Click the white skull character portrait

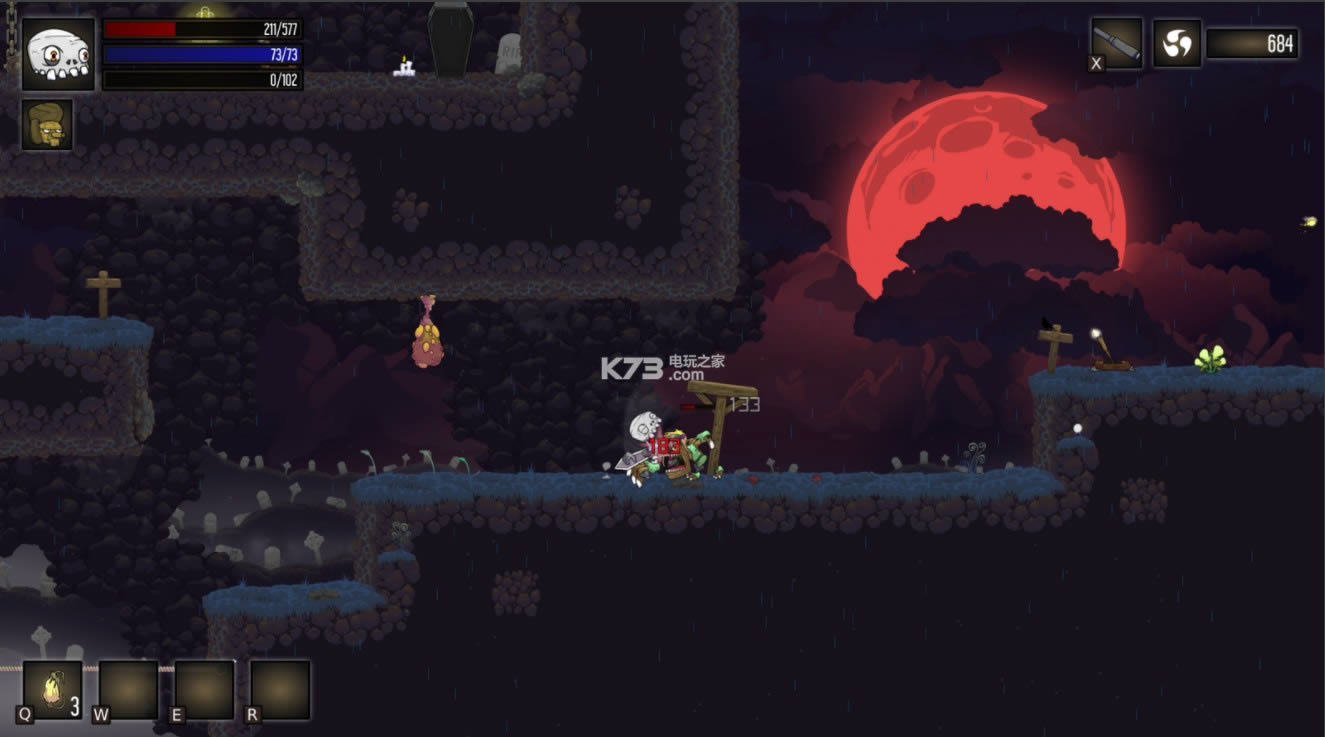coord(58,54)
